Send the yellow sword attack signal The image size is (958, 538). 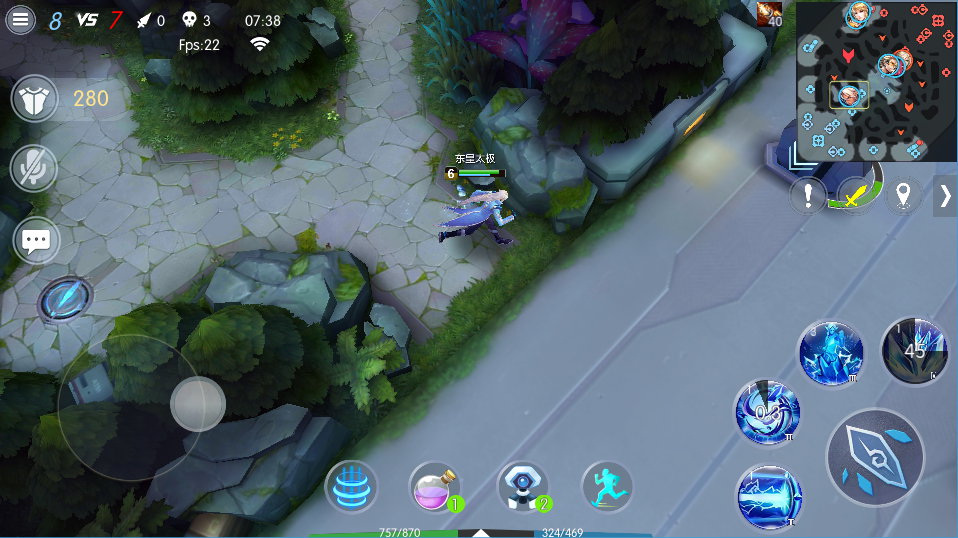pyautogui.click(x=855, y=194)
